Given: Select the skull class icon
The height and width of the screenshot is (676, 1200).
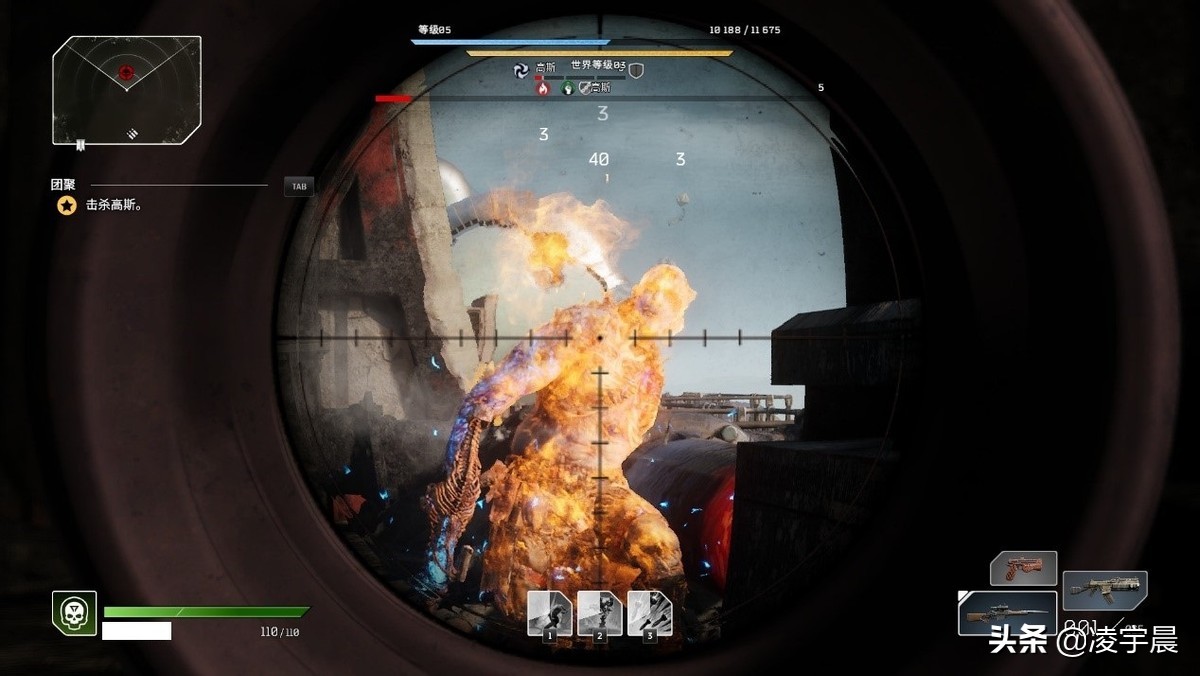Looking at the screenshot, I should pyautogui.click(x=74, y=612).
